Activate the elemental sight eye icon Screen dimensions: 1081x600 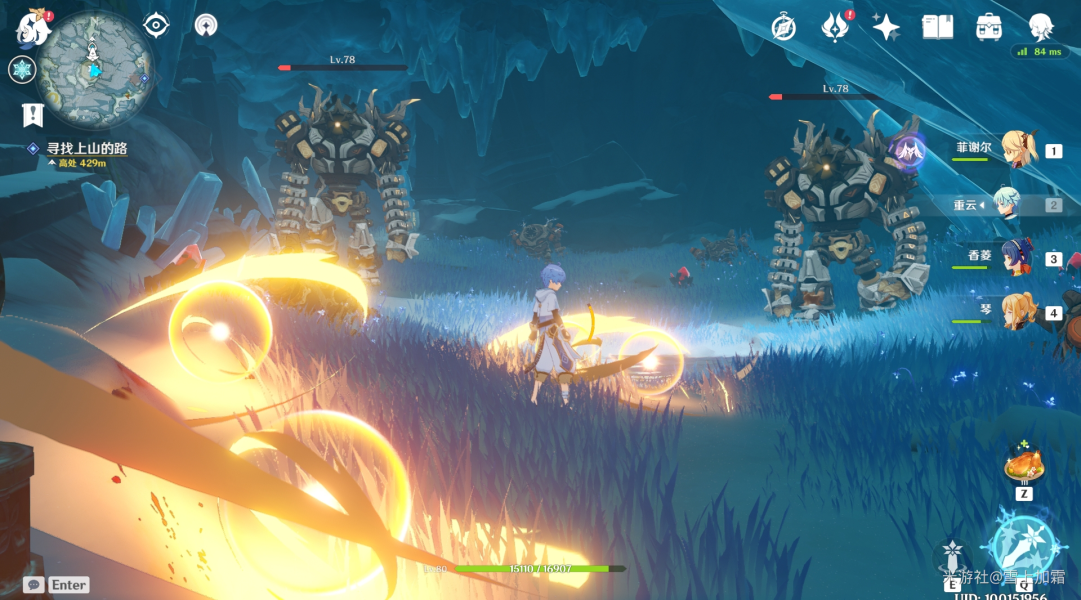click(x=156, y=25)
